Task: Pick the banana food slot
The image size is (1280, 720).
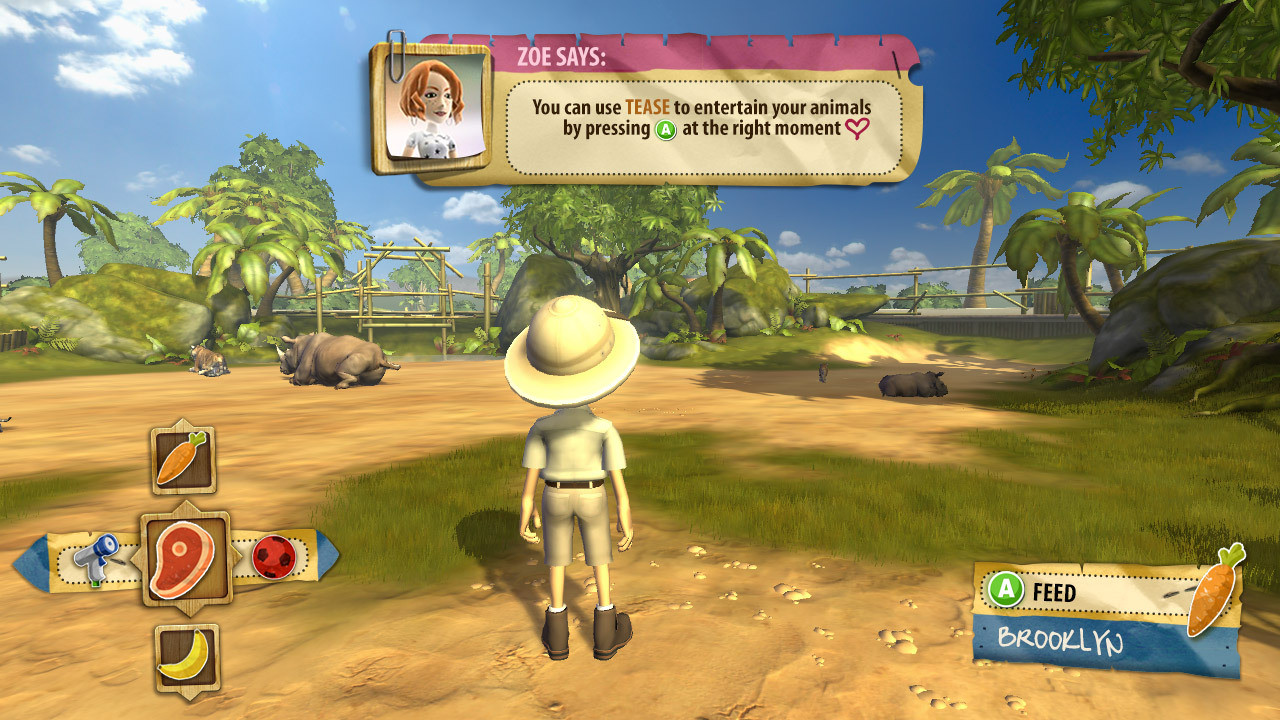Action: (x=187, y=657)
